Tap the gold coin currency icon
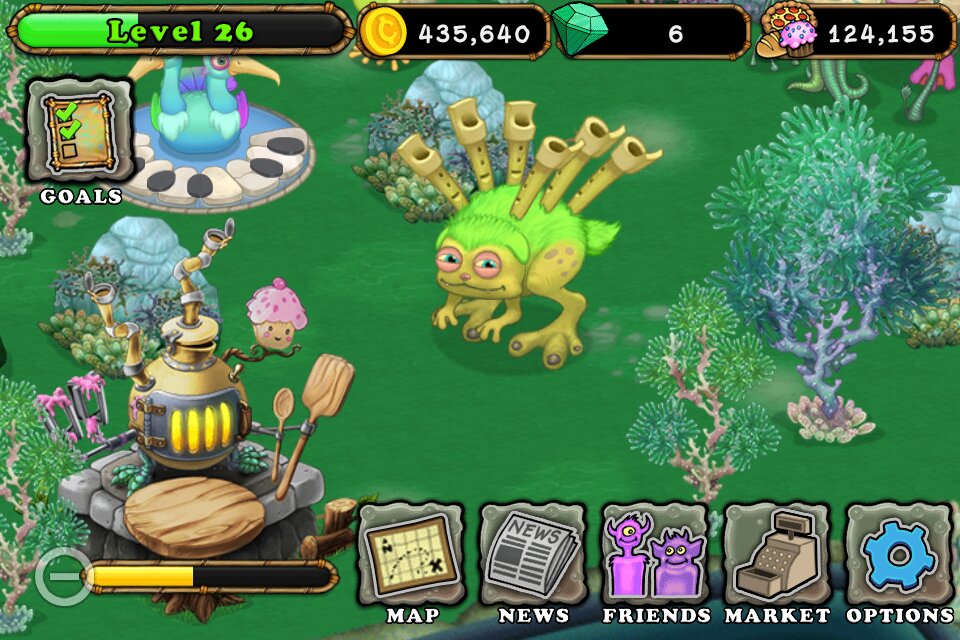The width and height of the screenshot is (960, 640). [383, 32]
